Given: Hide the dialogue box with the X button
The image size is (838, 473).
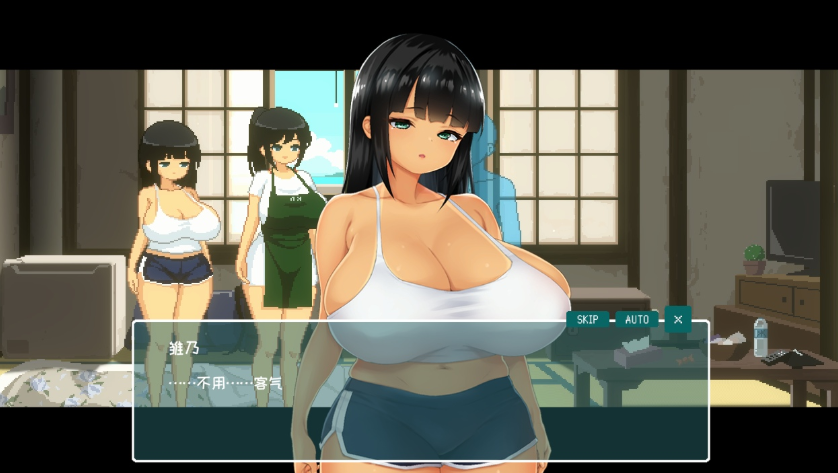Looking at the screenshot, I should click(x=678, y=320).
